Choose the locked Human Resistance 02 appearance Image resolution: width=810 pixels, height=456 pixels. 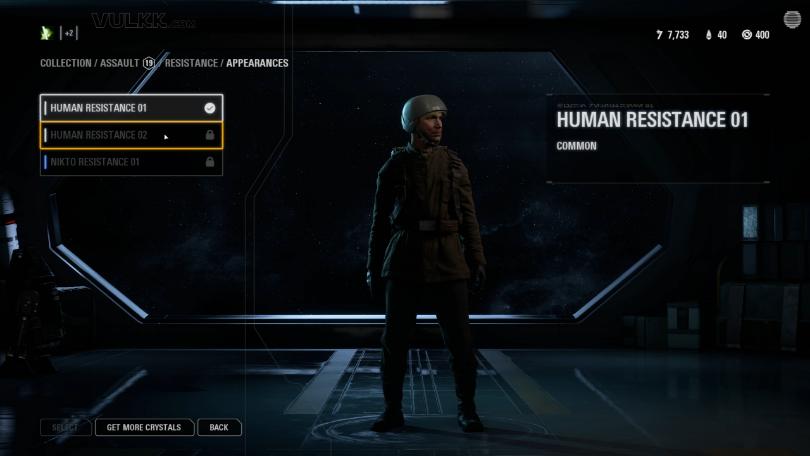tap(130, 135)
